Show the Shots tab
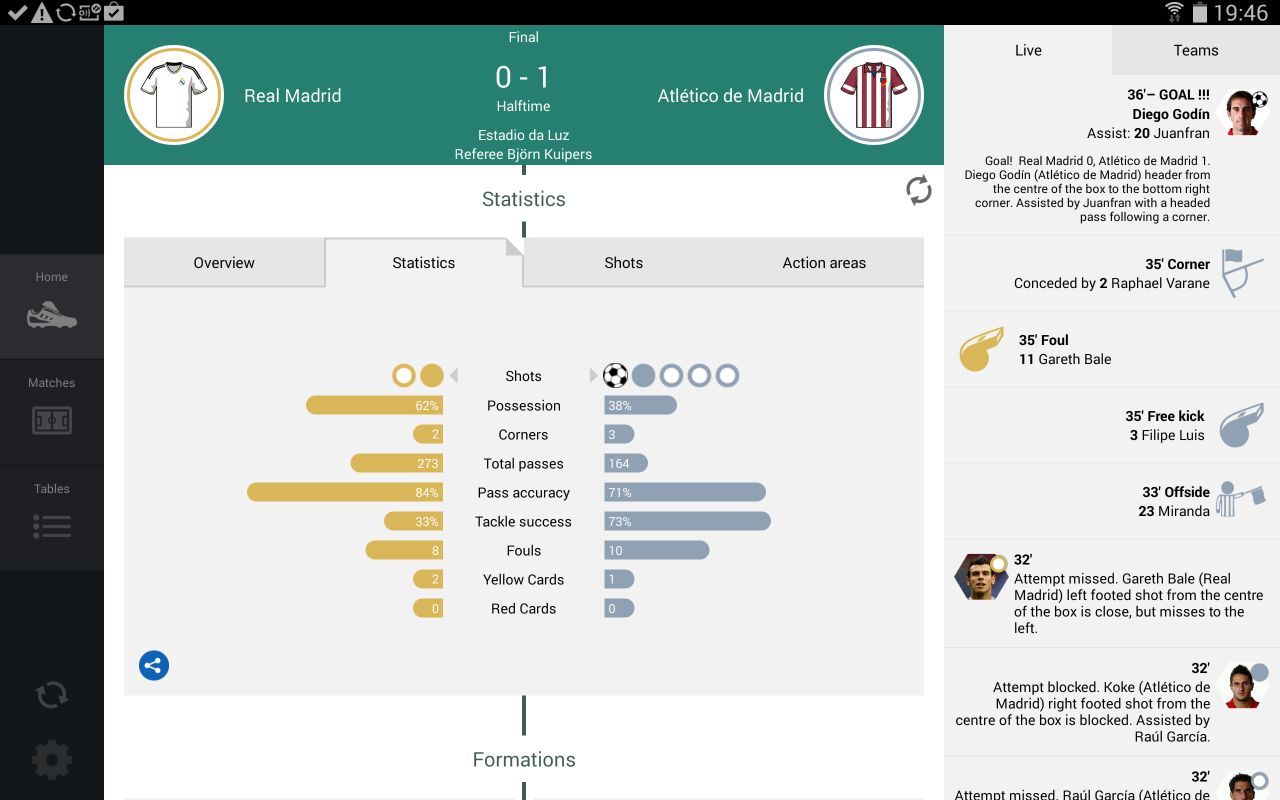The height and width of the screenshot is (800, 1280). pos(623,263)
